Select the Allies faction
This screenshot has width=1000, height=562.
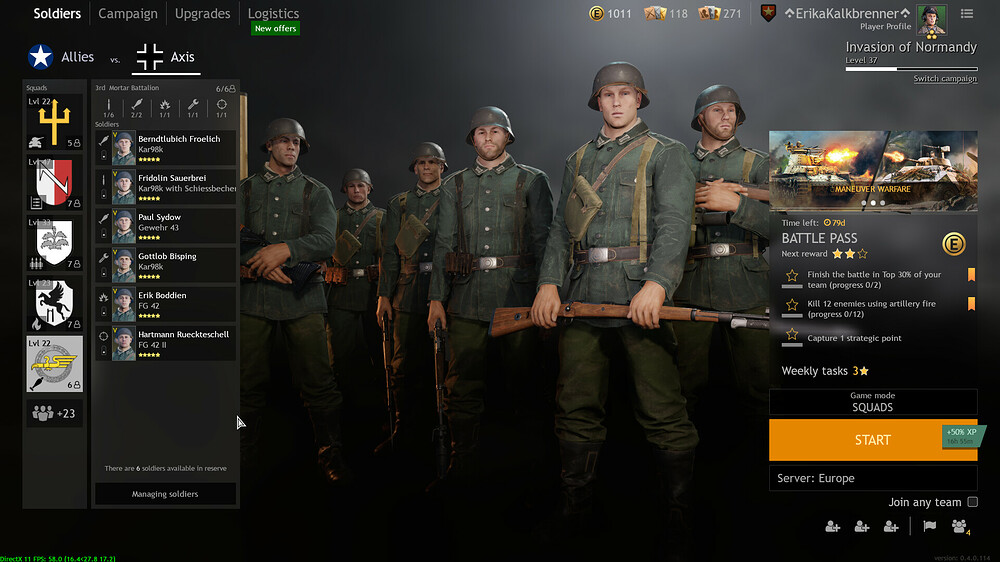click(62, 58)
